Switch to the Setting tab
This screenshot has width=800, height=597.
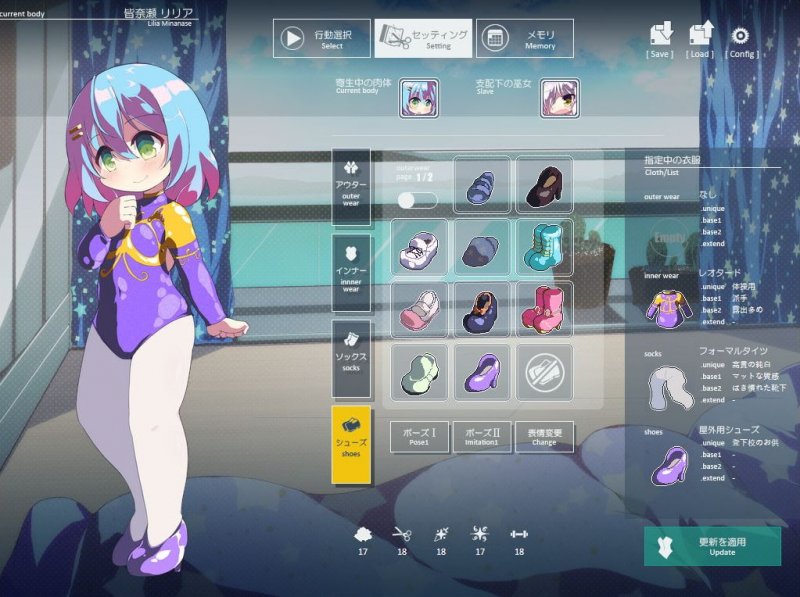point(423,39)
